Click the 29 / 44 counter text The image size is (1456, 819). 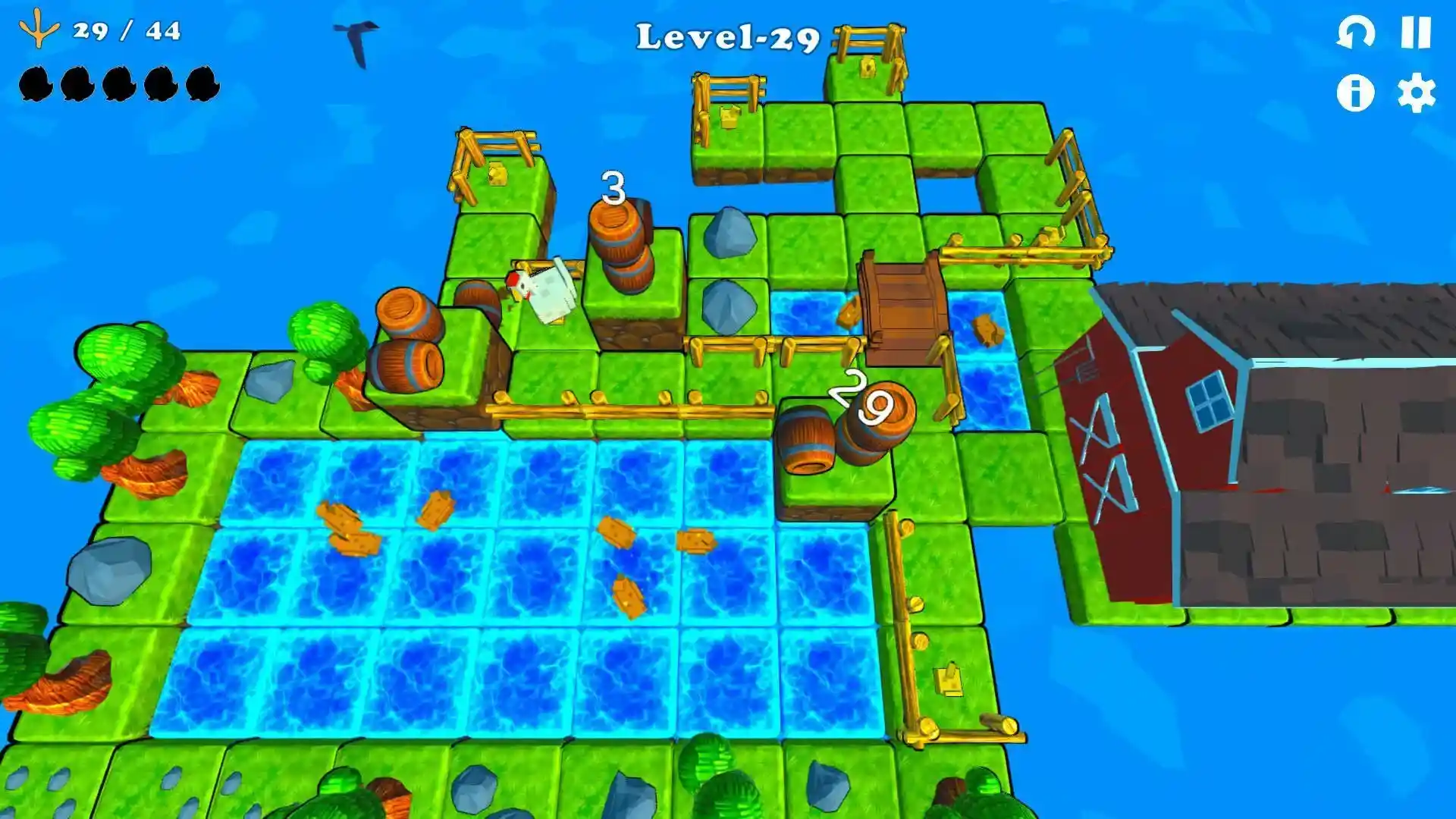click(x=125, y=32)
